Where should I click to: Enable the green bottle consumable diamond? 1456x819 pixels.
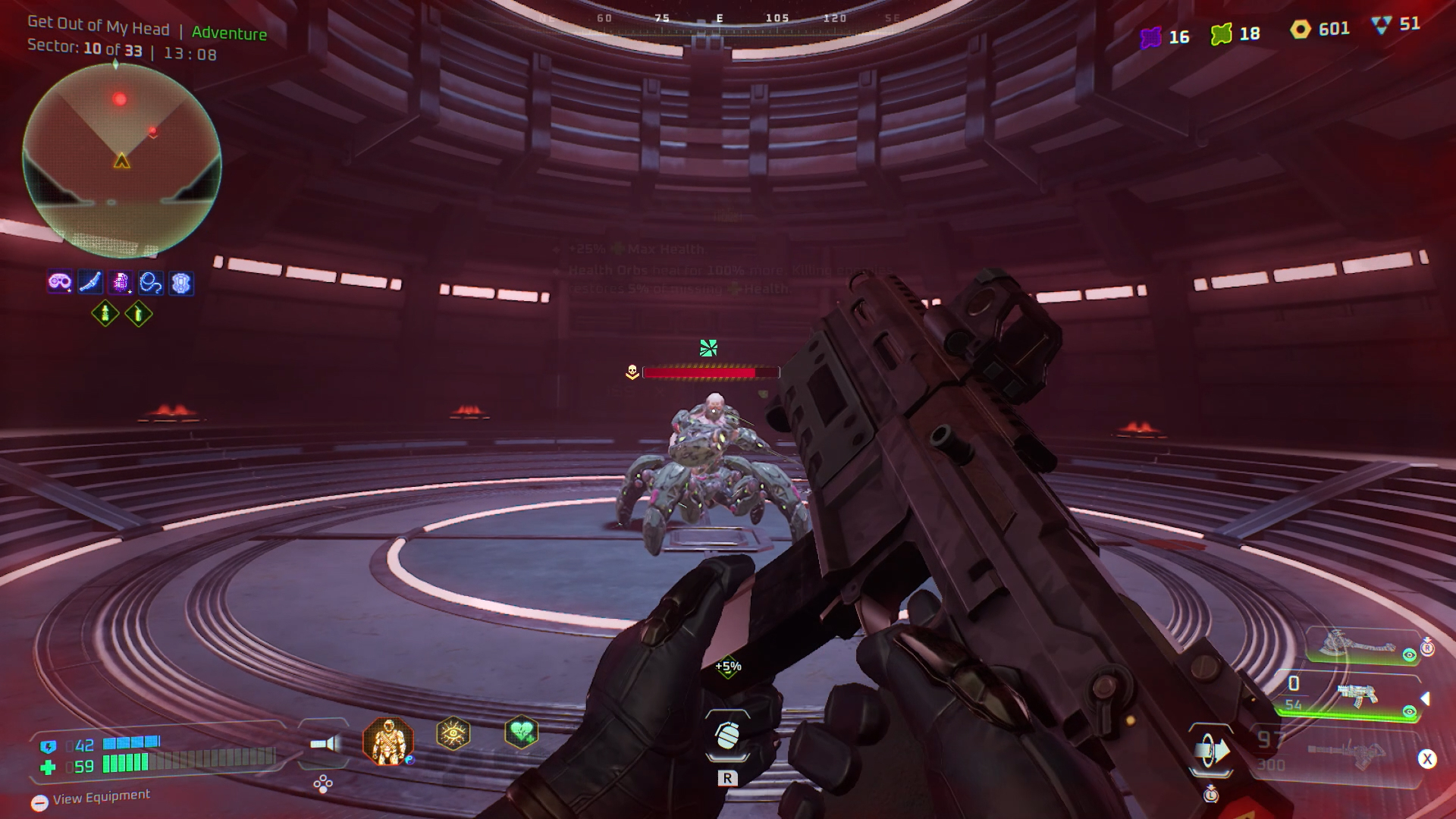click(x=105, y=314)
